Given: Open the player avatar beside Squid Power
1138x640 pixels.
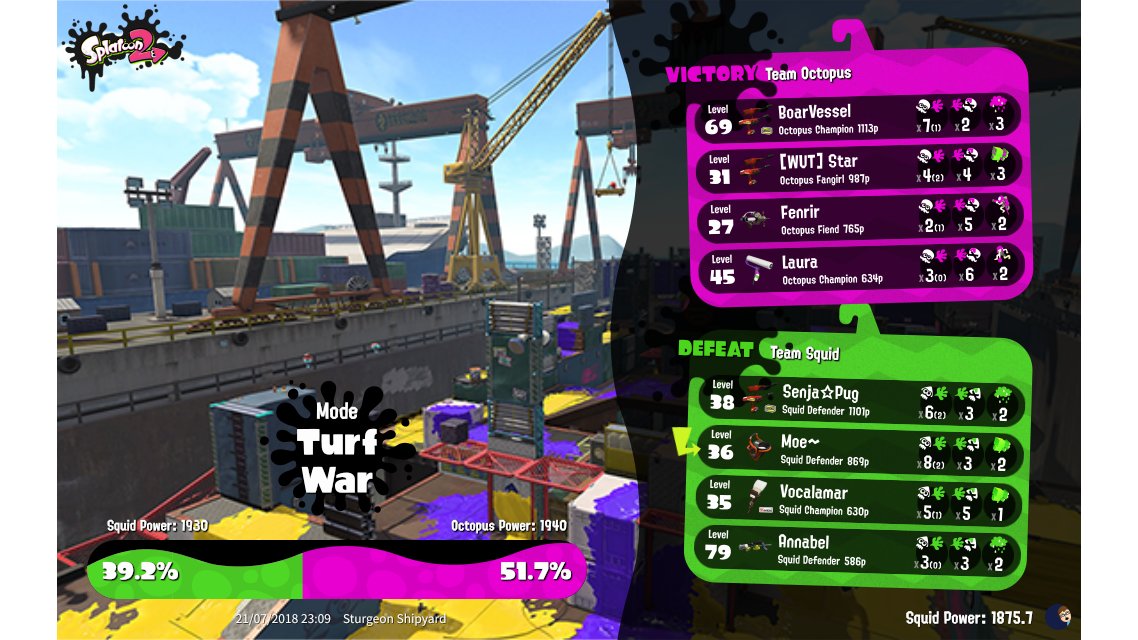Looking at the screenshot, I should 1058,617.
